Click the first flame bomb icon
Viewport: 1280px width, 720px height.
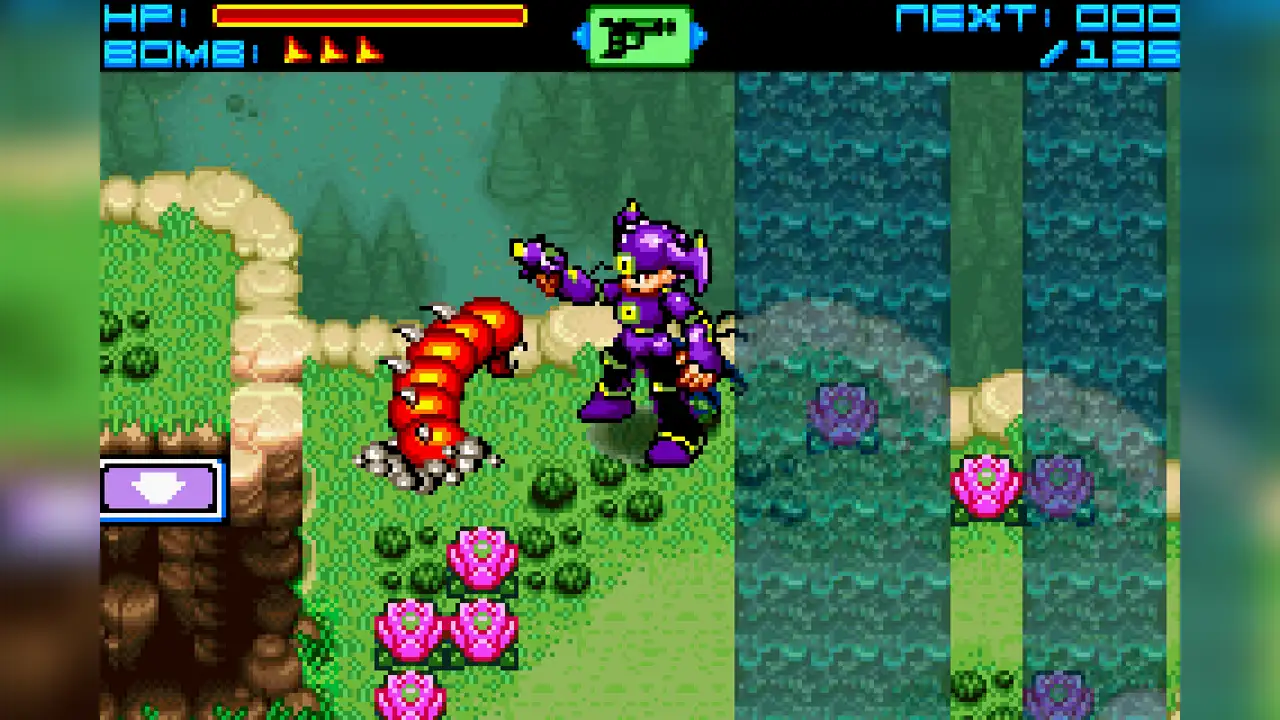295,48
